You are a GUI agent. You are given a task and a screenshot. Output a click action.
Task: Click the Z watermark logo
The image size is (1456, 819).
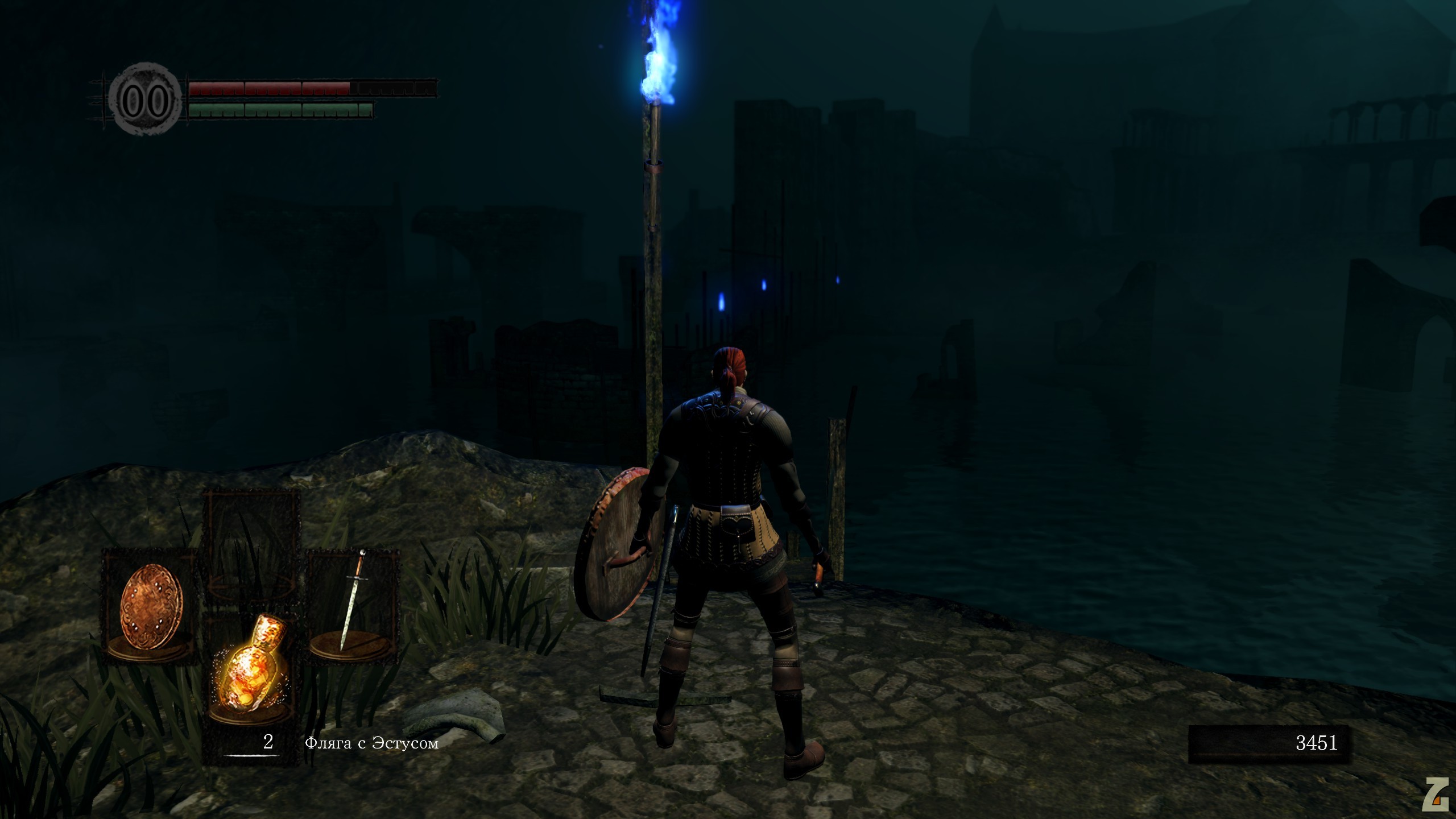point(1435,794)
